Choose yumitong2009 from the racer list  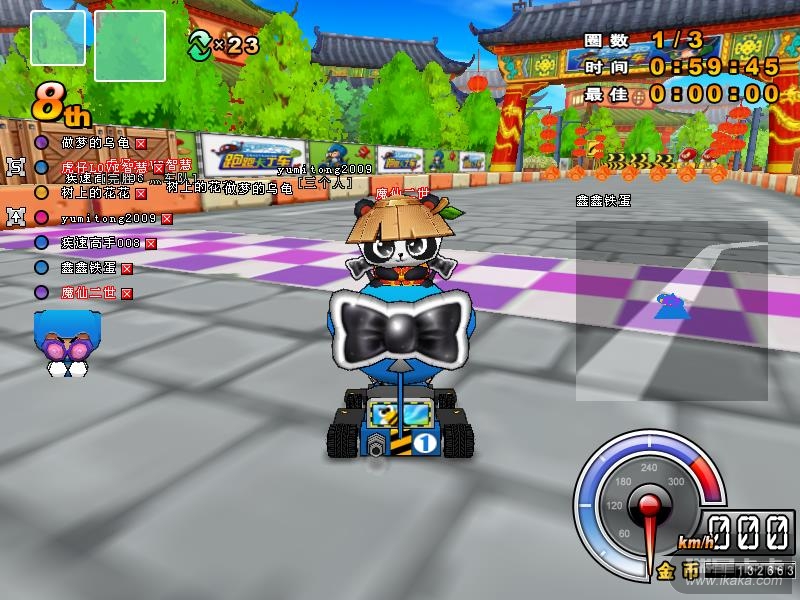point(107,217)
